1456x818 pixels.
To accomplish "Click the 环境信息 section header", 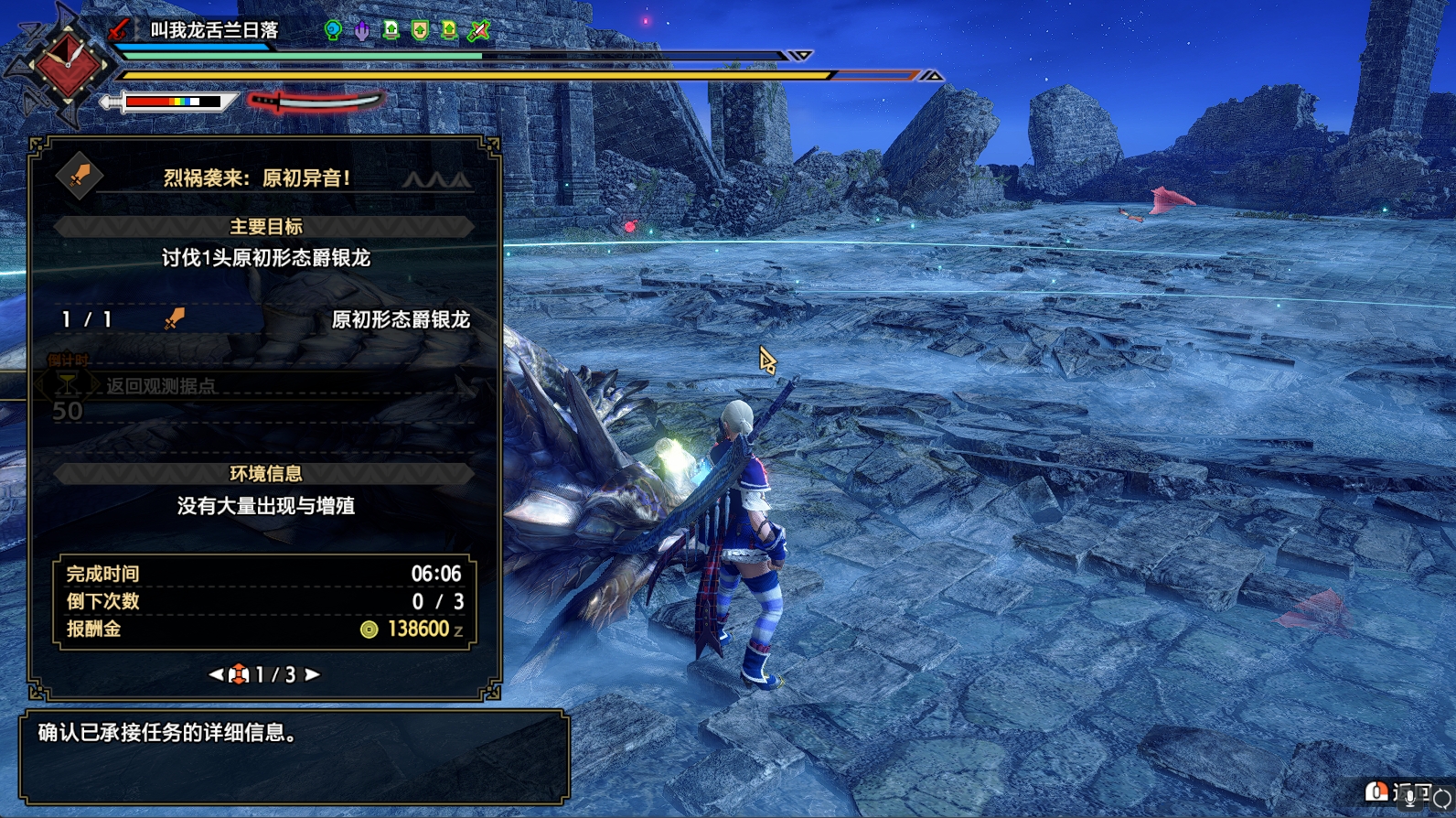I will pos(265,473).
